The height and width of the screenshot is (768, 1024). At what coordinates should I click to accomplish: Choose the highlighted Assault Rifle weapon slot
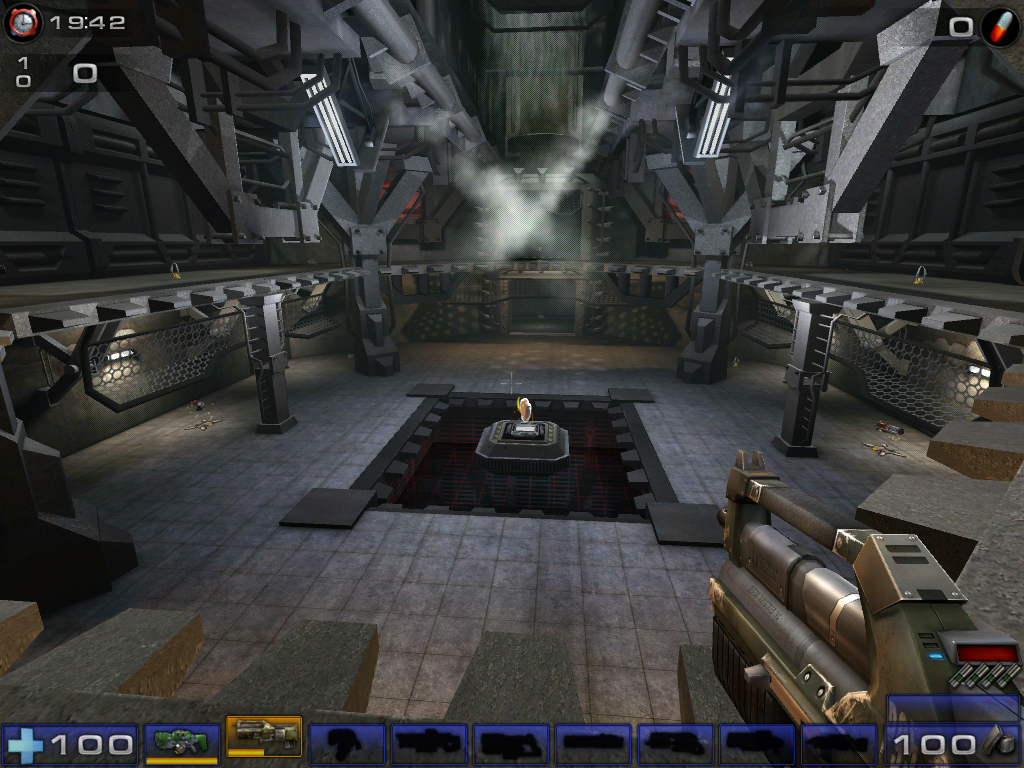pyautogui.click(x=264, y=738)
